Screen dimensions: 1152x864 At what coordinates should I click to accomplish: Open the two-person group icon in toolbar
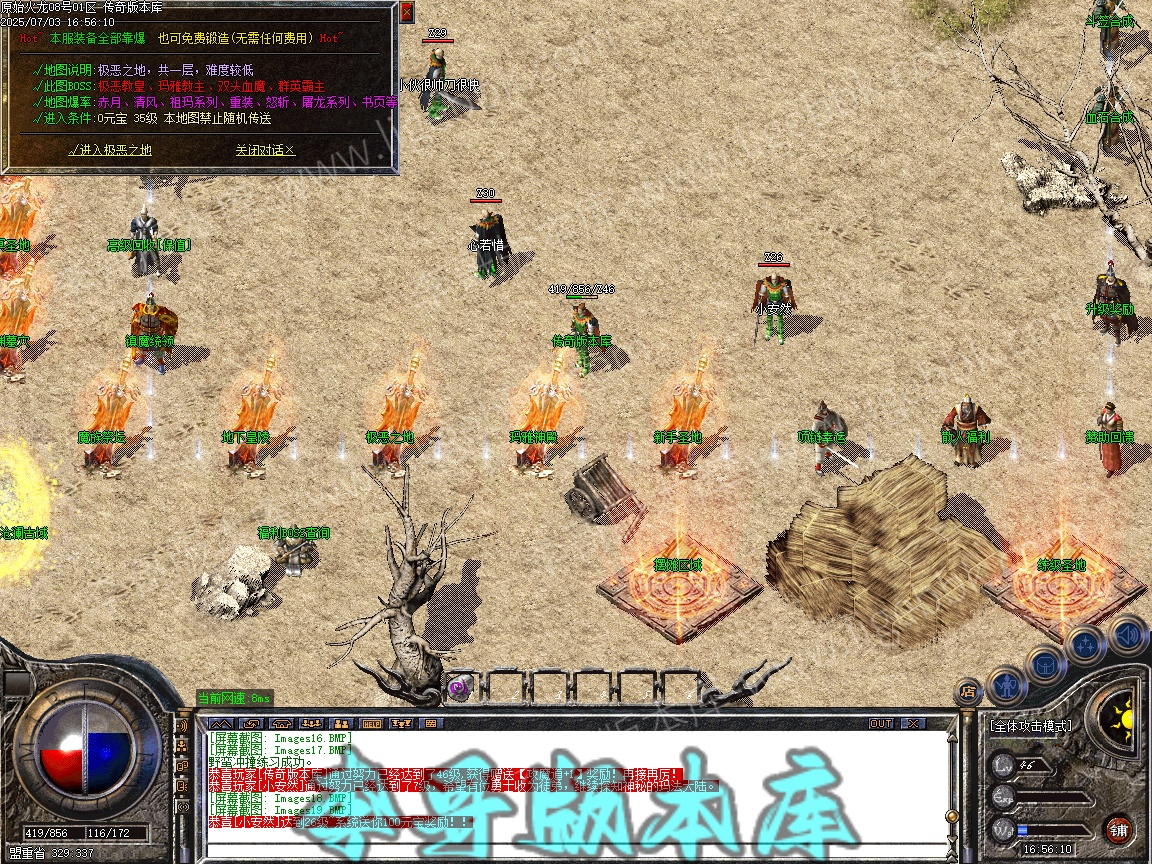341,723
